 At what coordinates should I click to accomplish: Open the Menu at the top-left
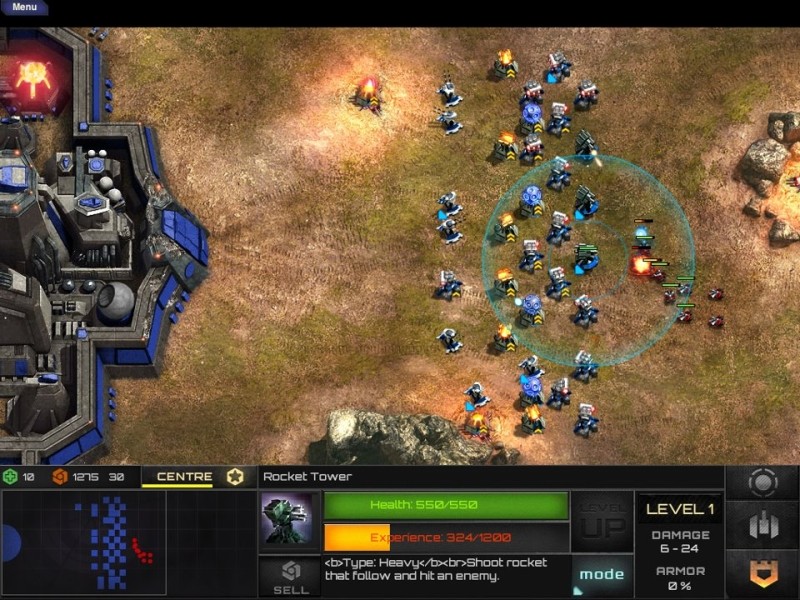coord(24,7)
